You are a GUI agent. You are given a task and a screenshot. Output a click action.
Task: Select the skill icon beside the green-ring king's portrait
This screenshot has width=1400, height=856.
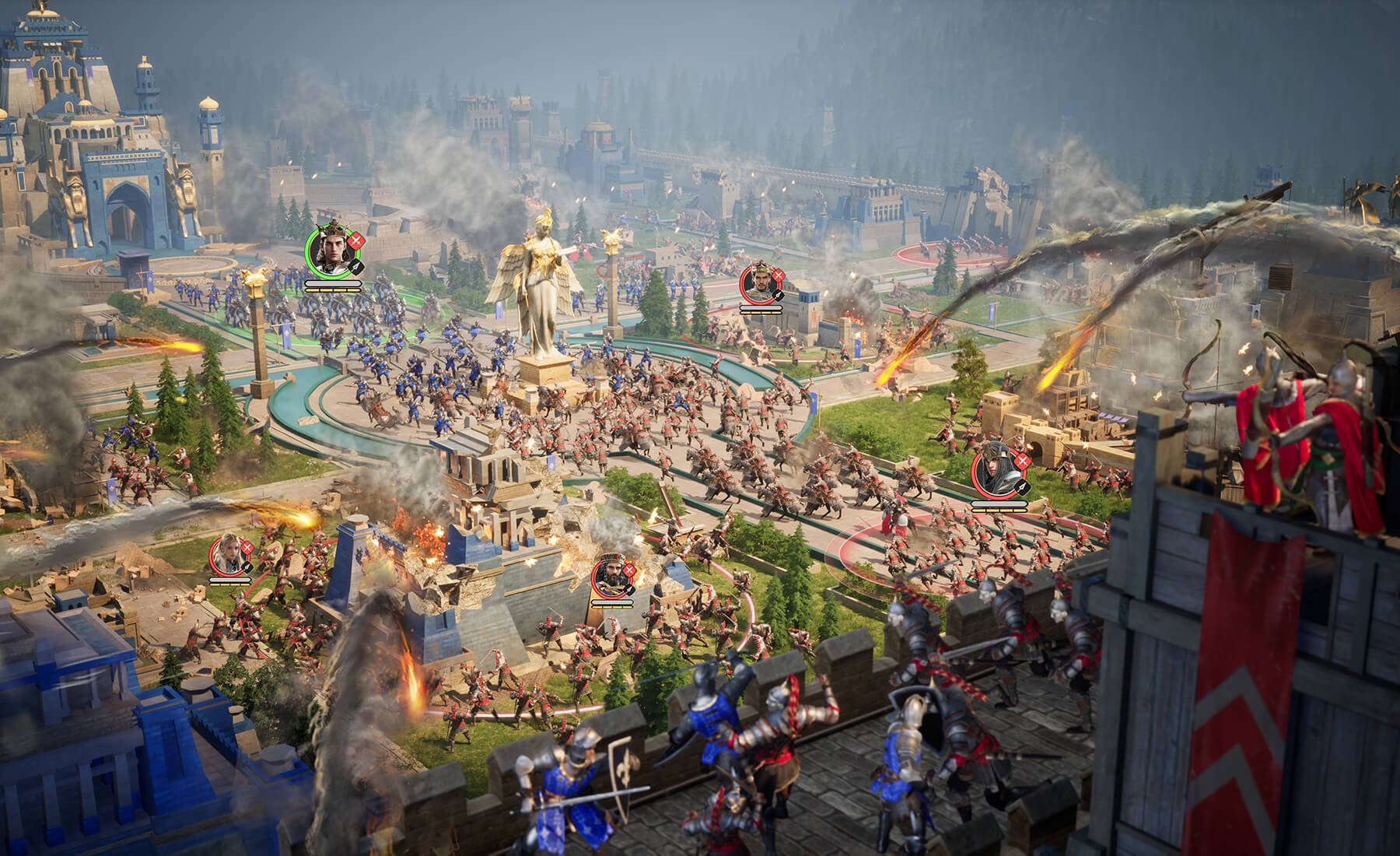(355, 267)
